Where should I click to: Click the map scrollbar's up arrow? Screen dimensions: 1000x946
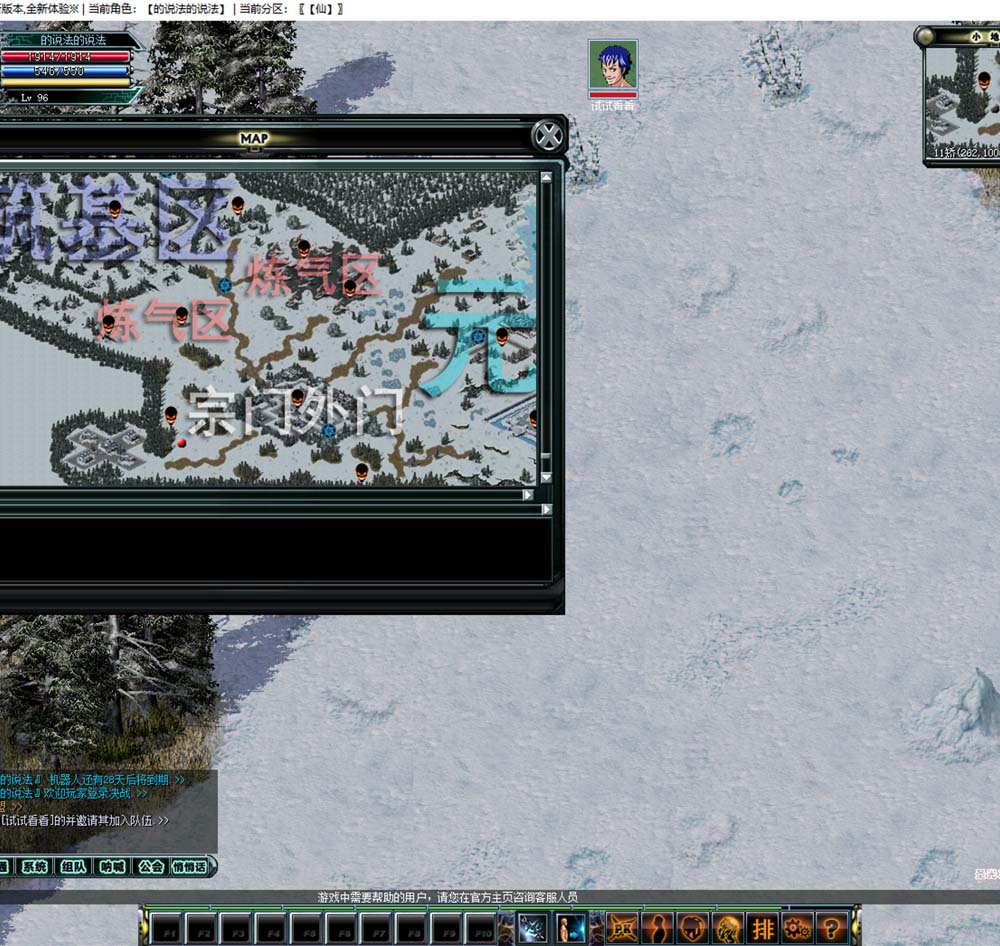[x=546, y=178]
